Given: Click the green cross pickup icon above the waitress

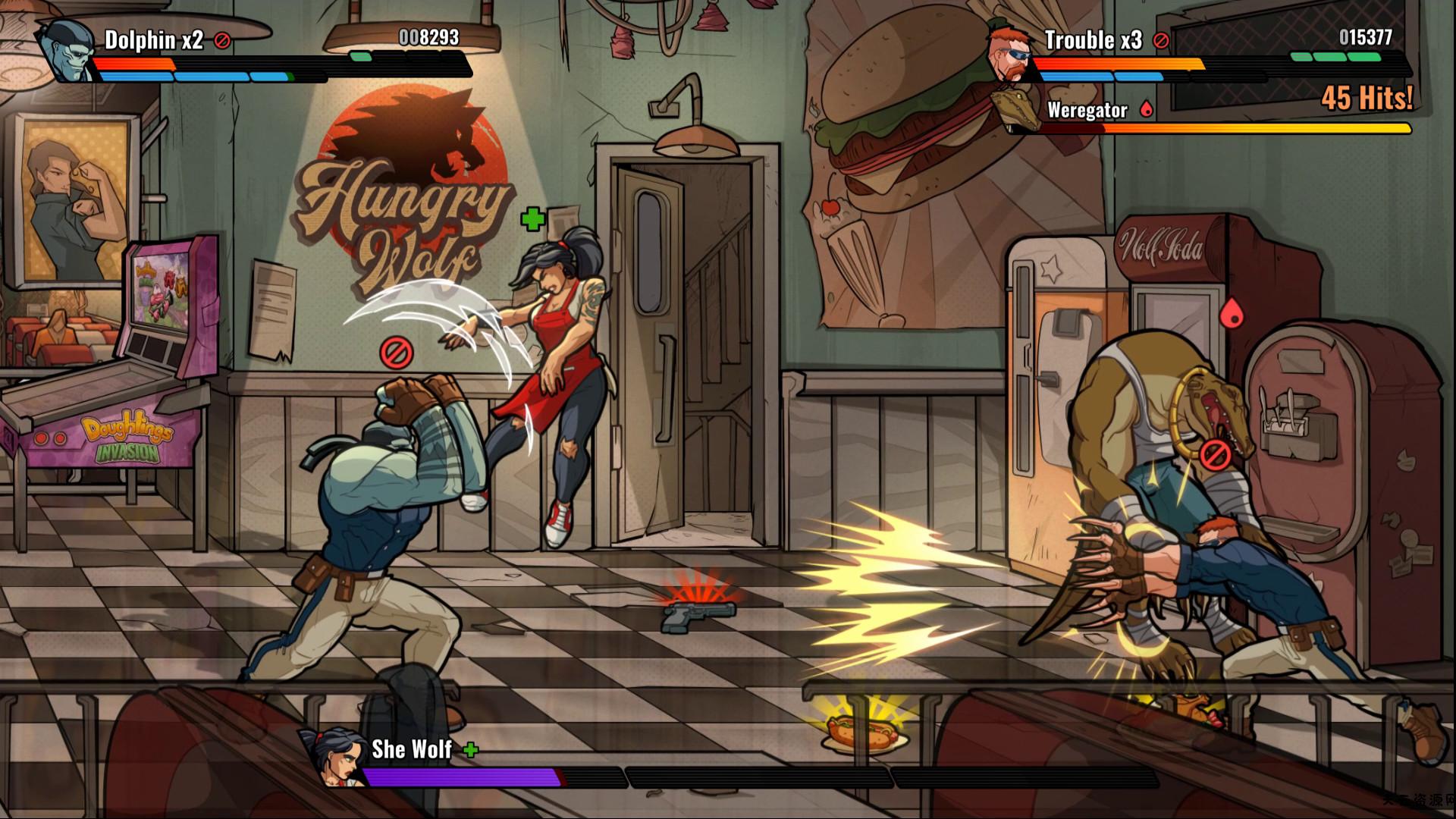Looking at the screenshot, I should point(533,220).
